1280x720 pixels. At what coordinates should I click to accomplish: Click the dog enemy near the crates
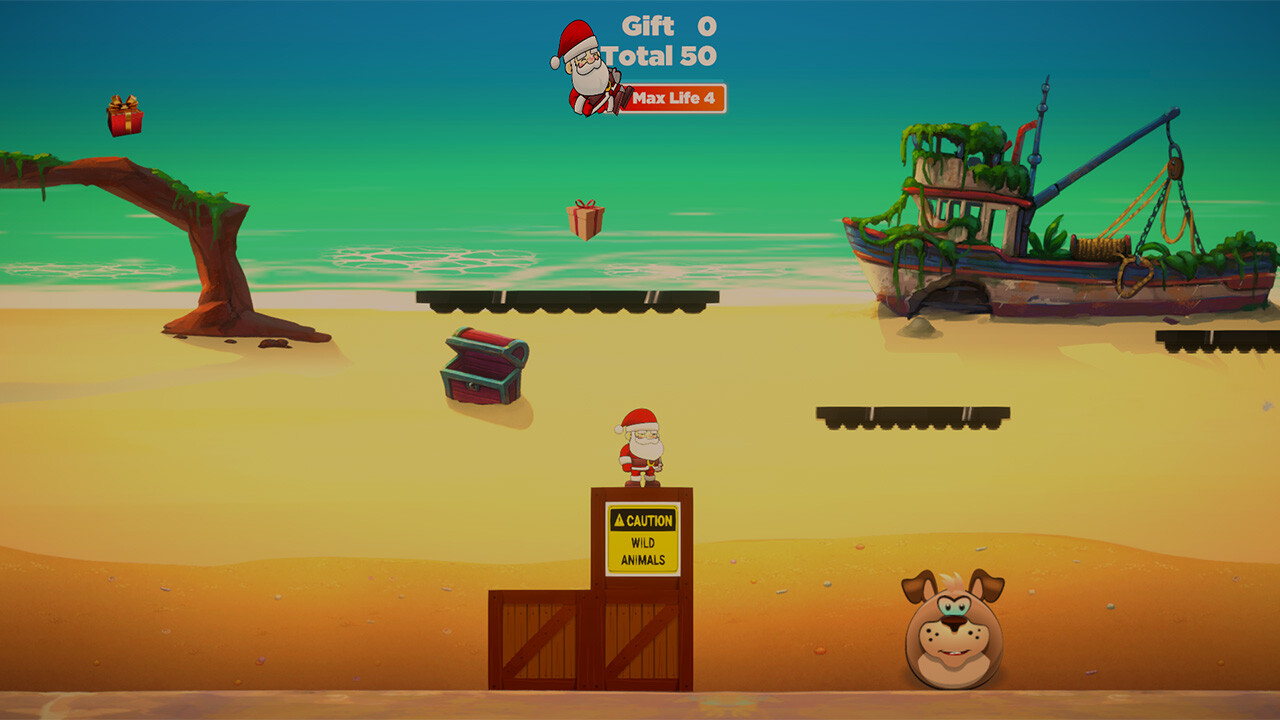coord(955,630)
